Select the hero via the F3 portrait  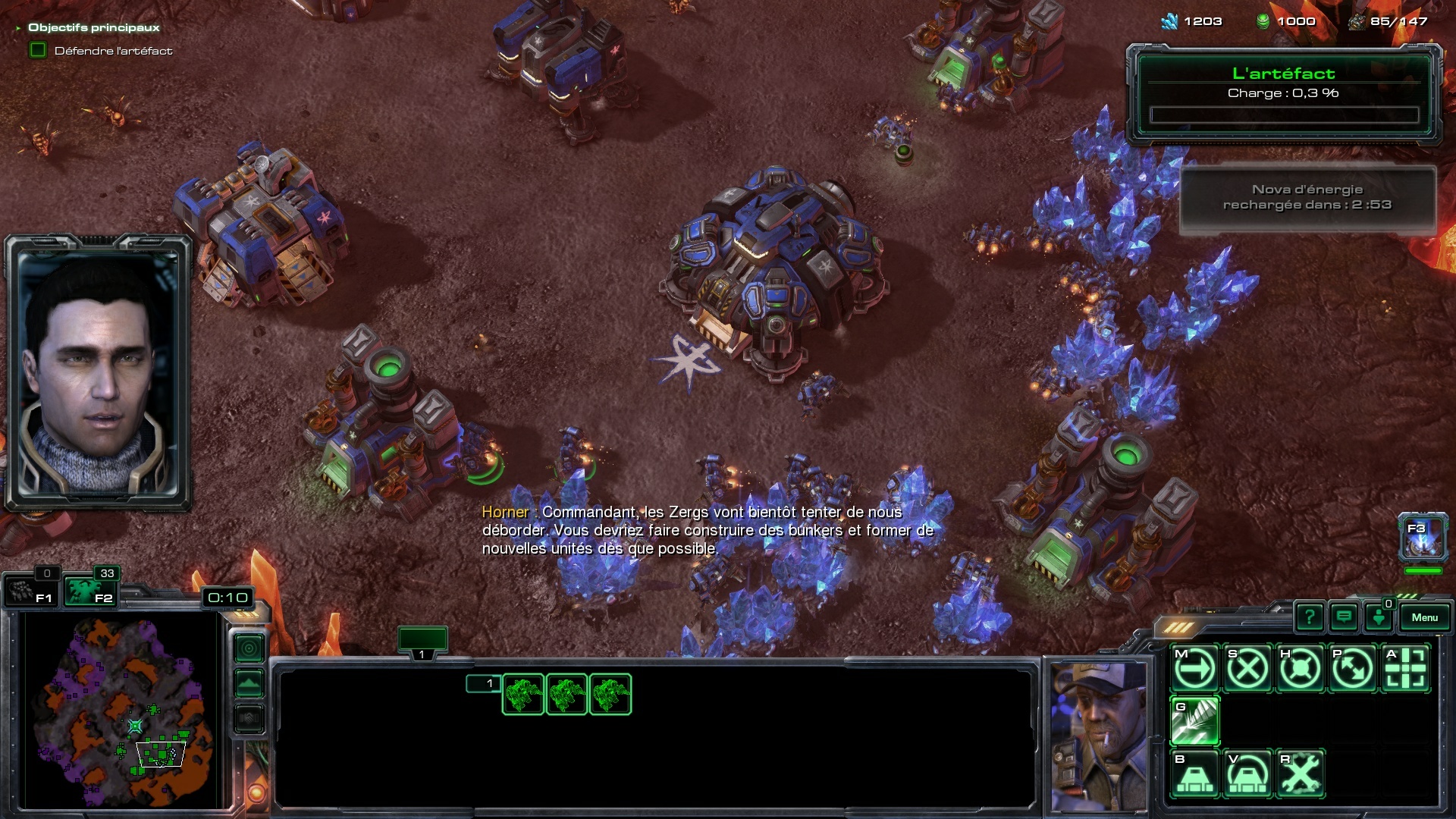tap(1423, 537)
